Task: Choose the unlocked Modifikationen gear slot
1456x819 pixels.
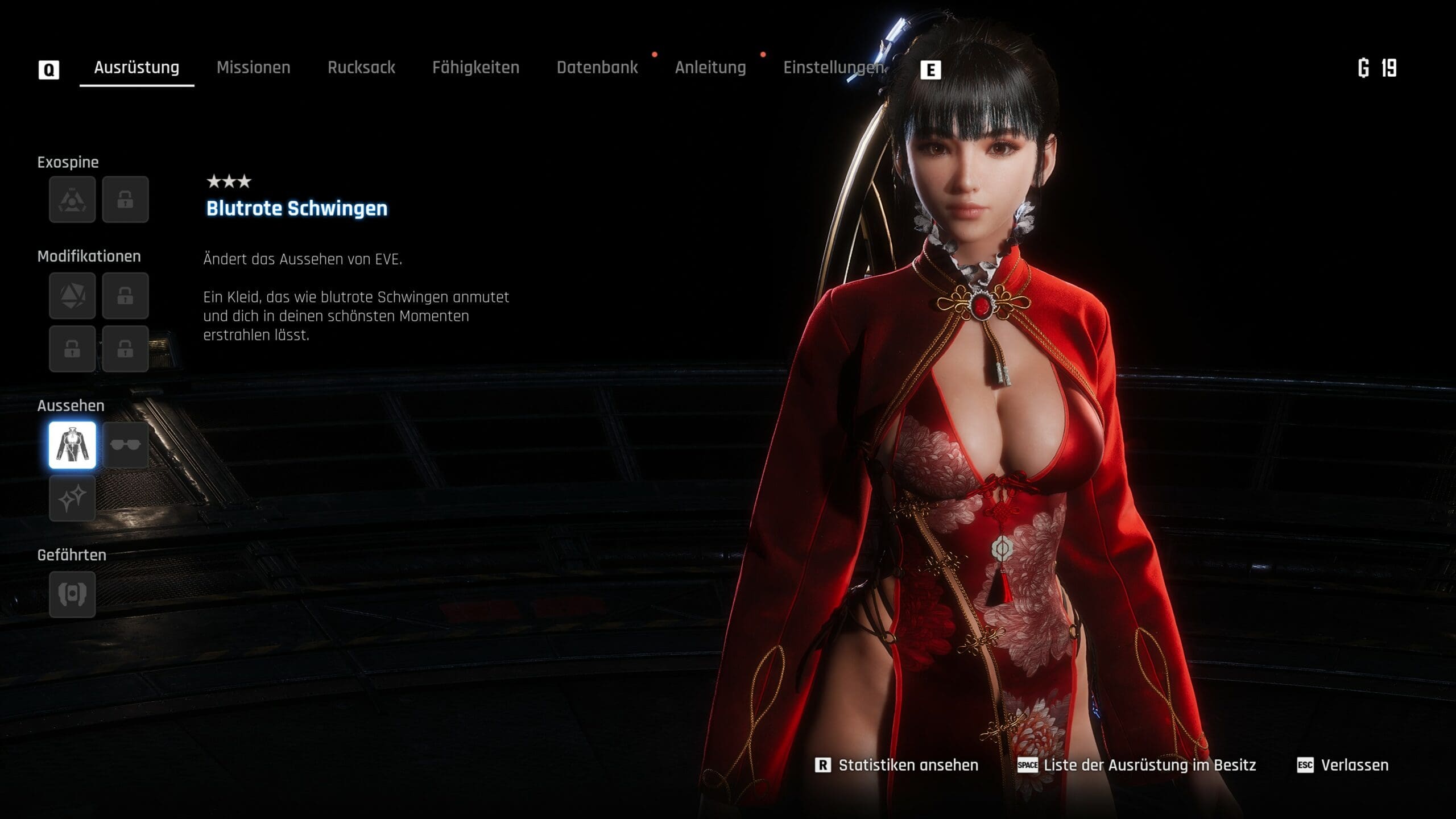Action: tap(72, 296)
